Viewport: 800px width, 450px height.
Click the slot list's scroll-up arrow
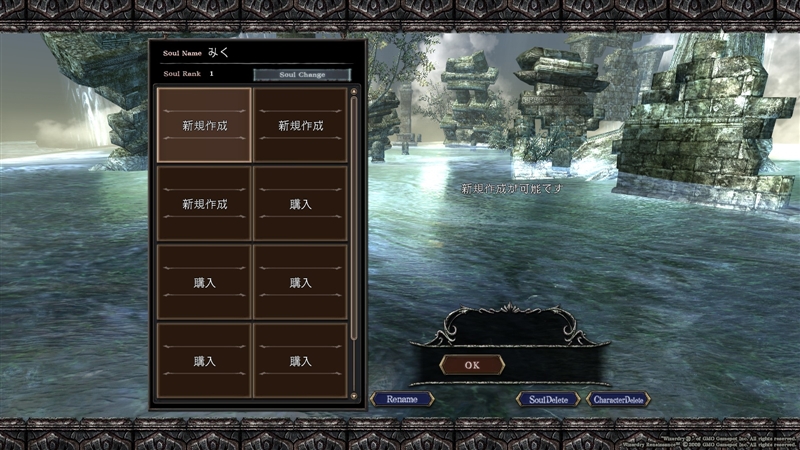click(354, 91)
